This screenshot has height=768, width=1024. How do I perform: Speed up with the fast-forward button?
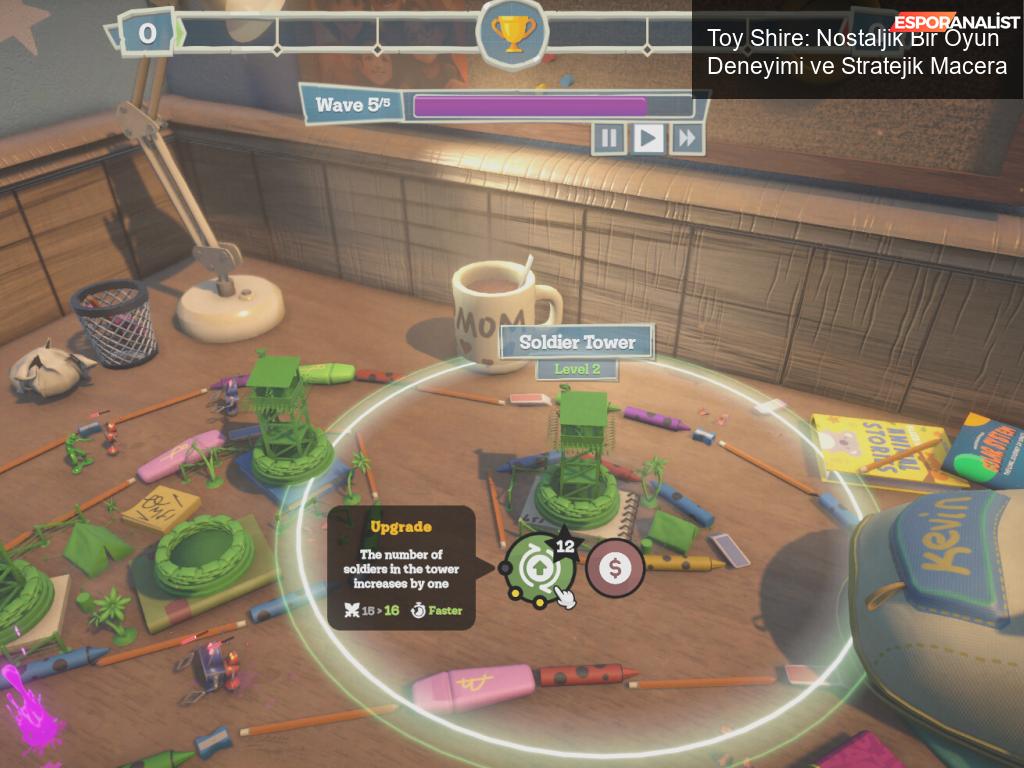687,137
